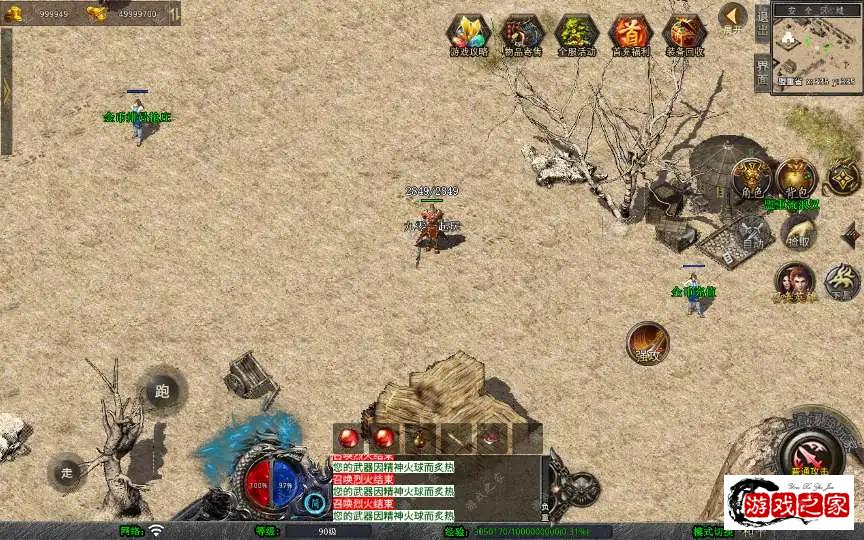This screenshot has width=864, height=540.
Task: Click the hero portrait button with two faces
Action: coord(795,281)
